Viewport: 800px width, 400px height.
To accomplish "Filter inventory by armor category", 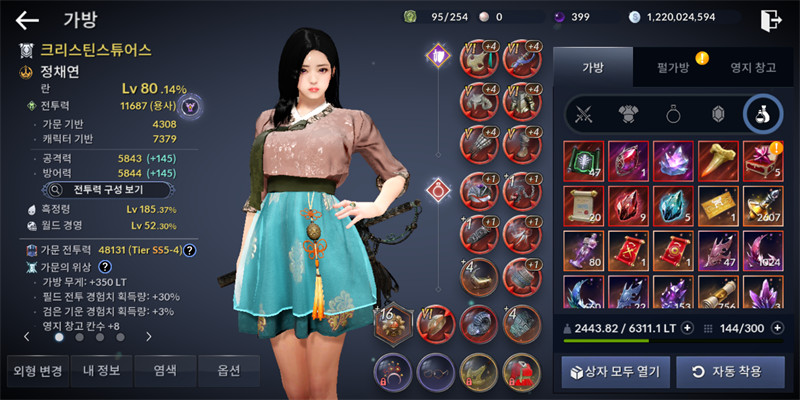I will (x=628, y=115).
